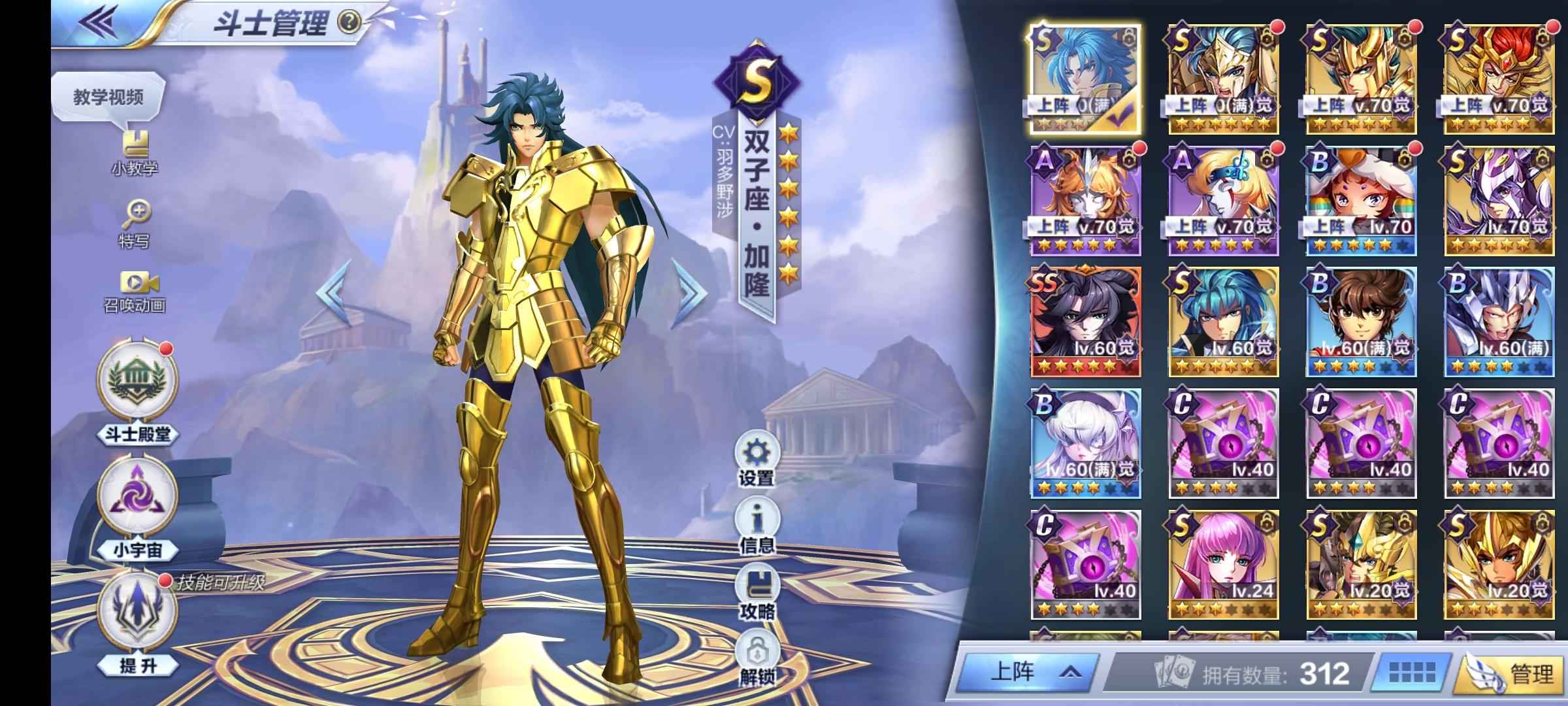The width and height of the screenshot is (1568, 706).
Task: Go back using the double-arrow button
Action: tap(99, 22)
